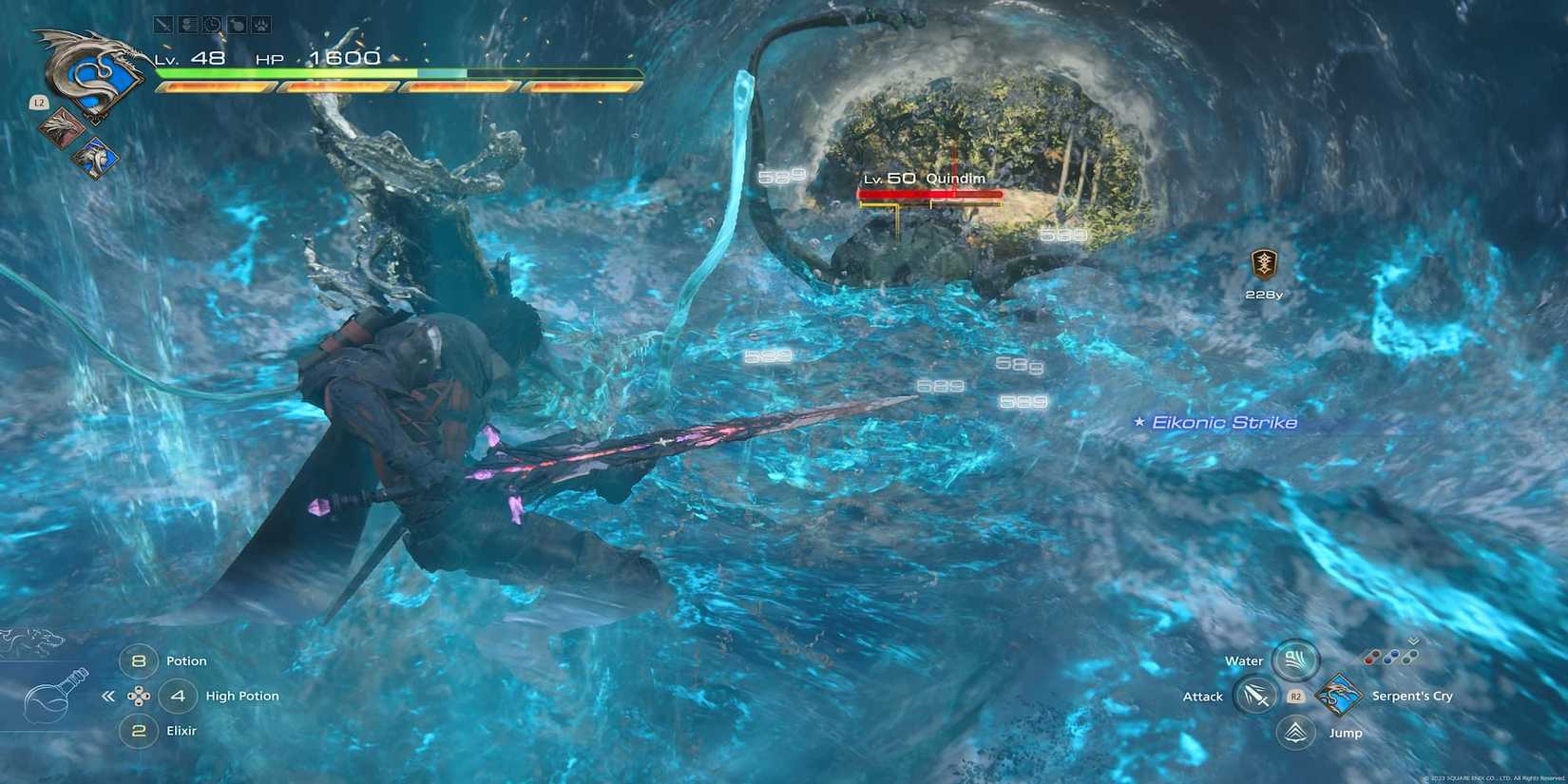Select the High Potion item entry

click(x=242, y=696)
